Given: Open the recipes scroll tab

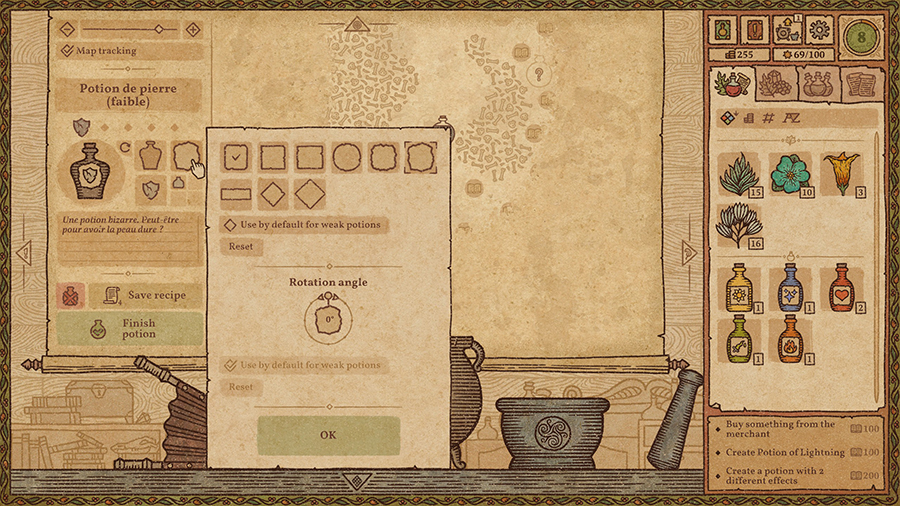Looking at the screenshot, I should pos(859,85).
